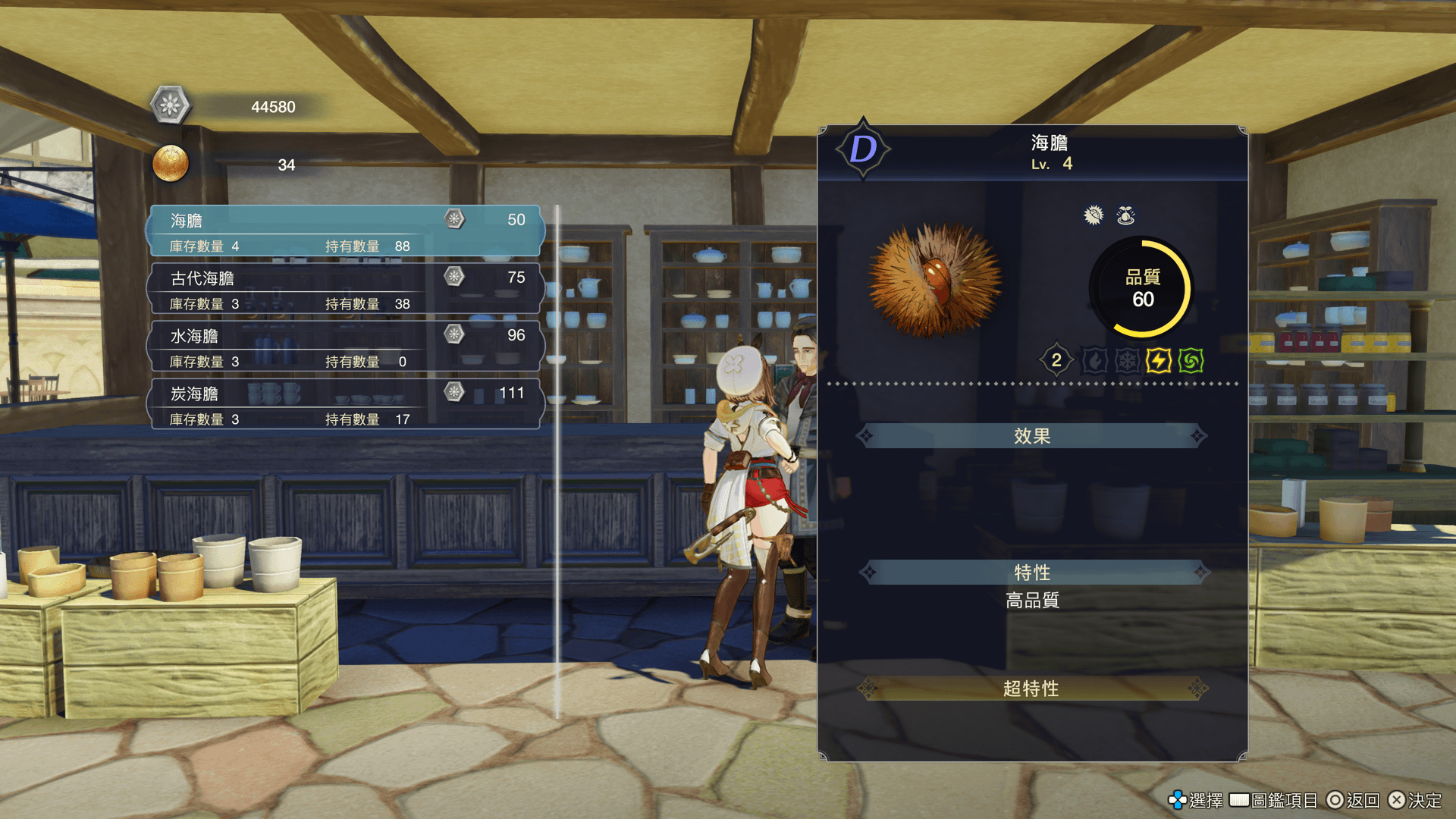
Task: Choose the 古代海膽 item row
Action: tap(345, 289)
